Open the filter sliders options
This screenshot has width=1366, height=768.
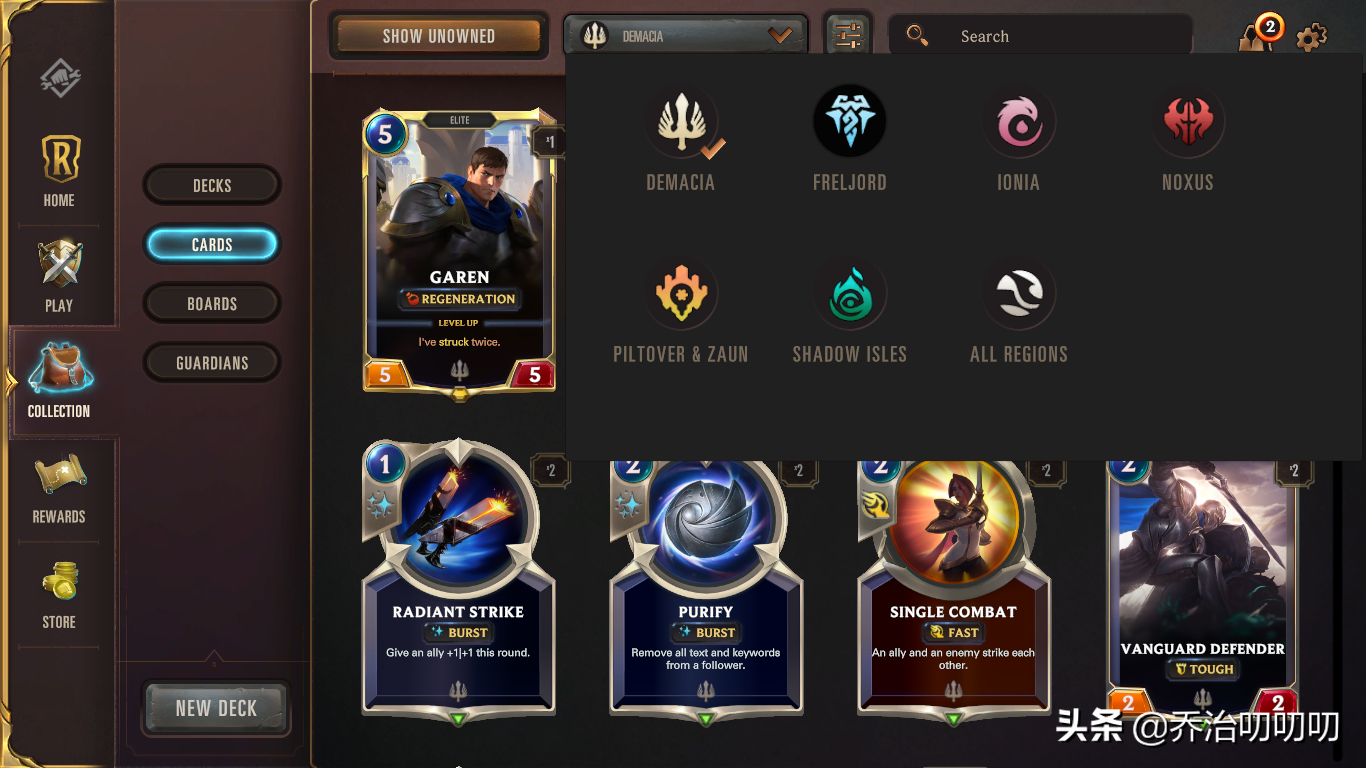coord(847,36)
